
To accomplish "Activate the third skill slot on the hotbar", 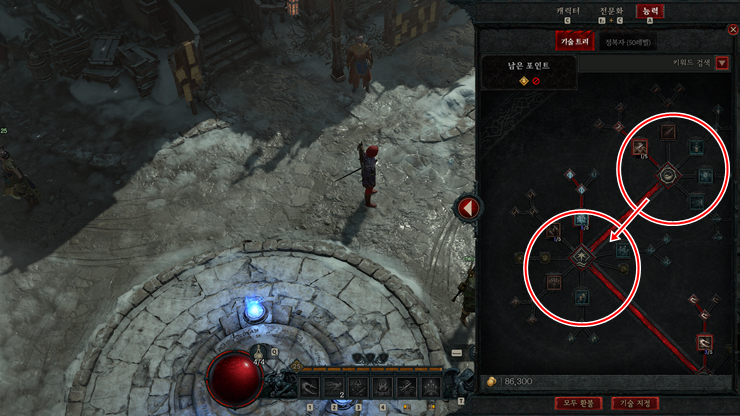I will point(358,387).
